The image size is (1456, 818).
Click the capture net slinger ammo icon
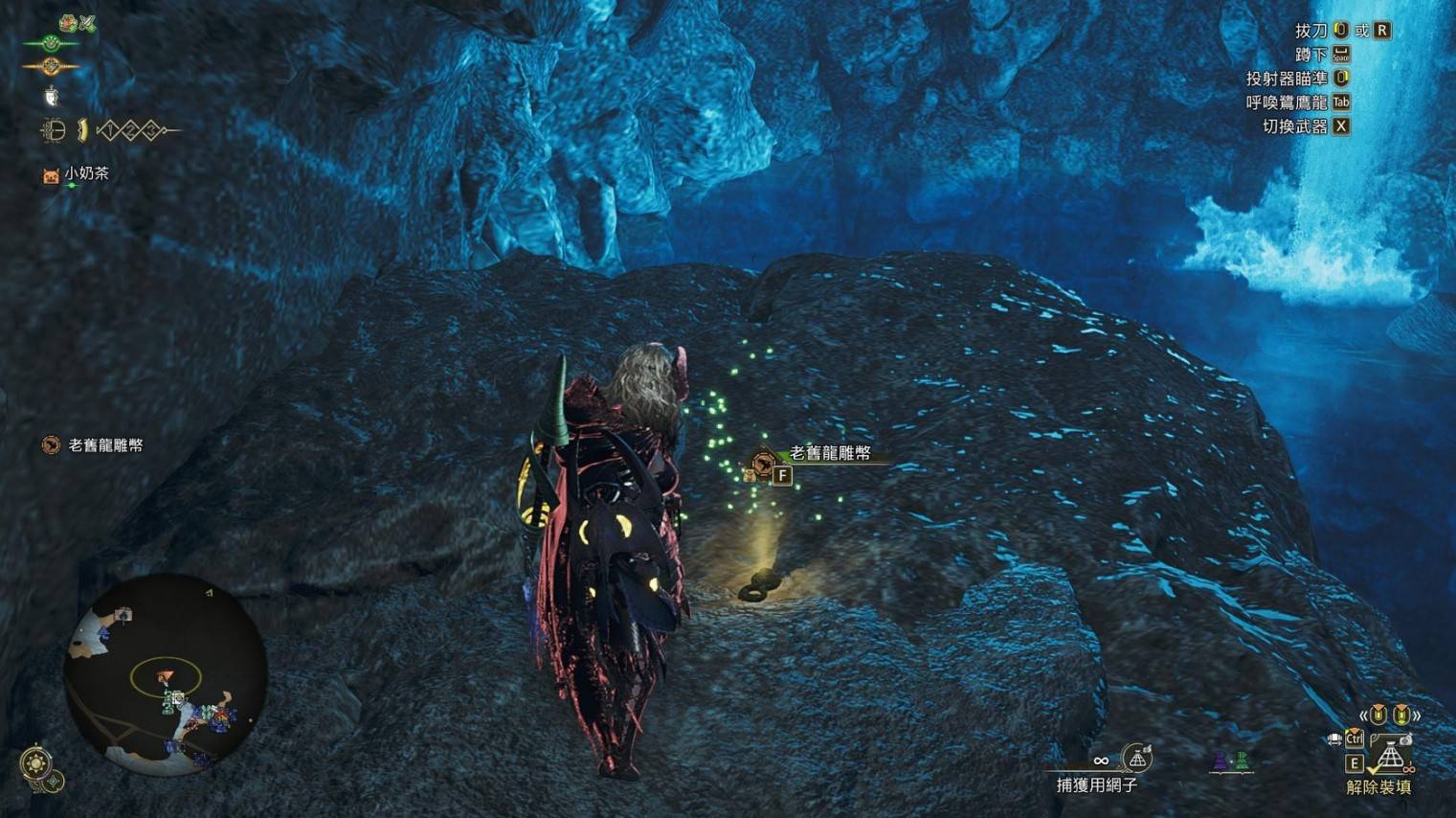(x=1137, y=759)
